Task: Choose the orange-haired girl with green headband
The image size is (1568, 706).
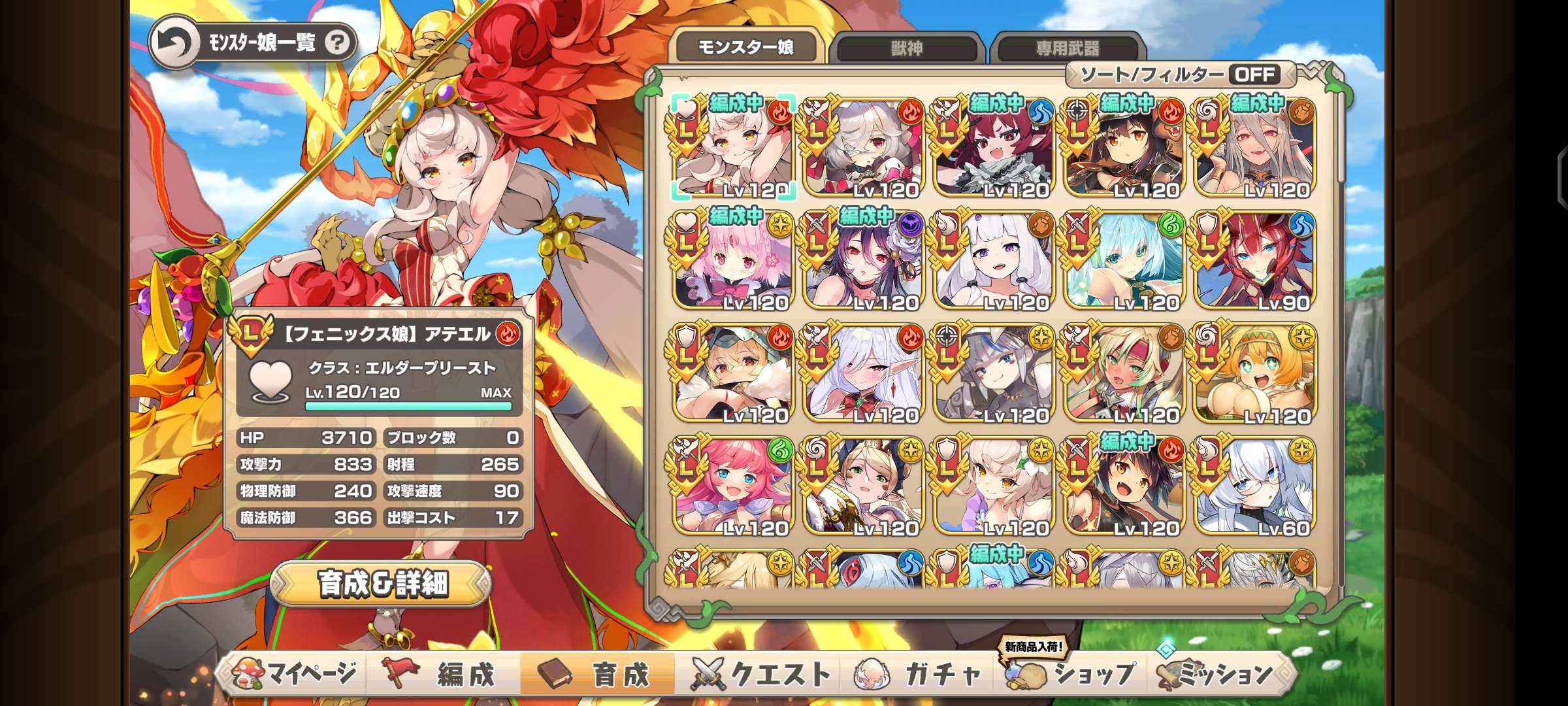Action: pyautogui.click(x=1254, y=374)
